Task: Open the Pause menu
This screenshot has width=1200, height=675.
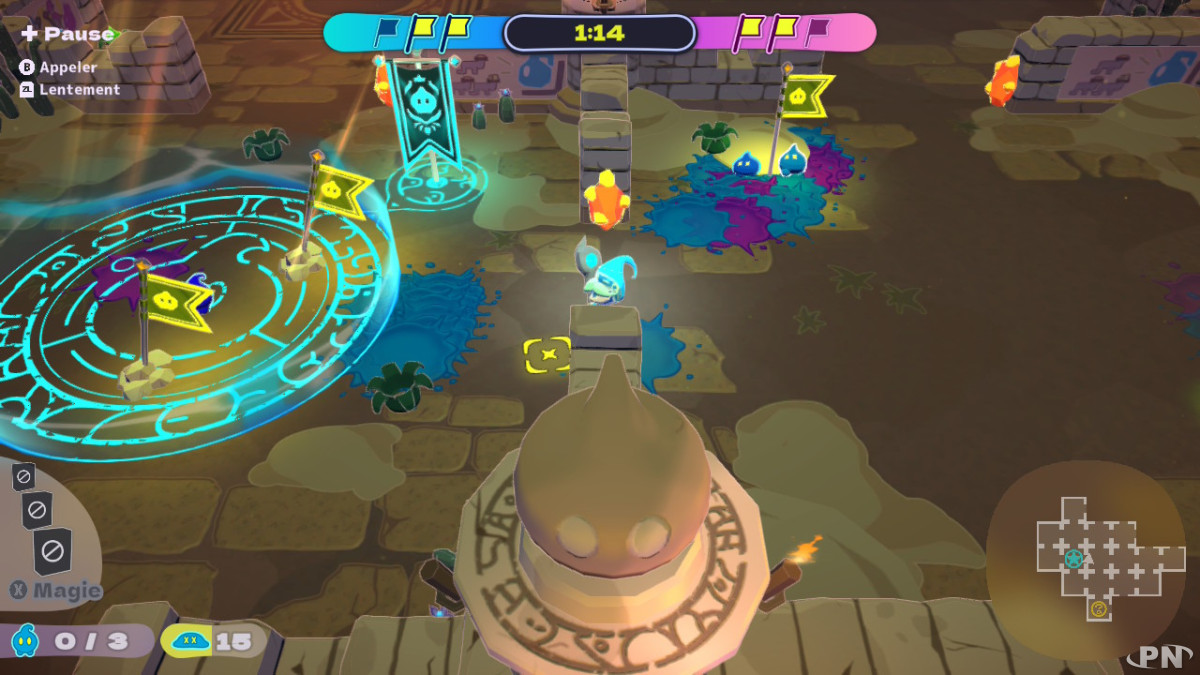Action: (68, 34)
